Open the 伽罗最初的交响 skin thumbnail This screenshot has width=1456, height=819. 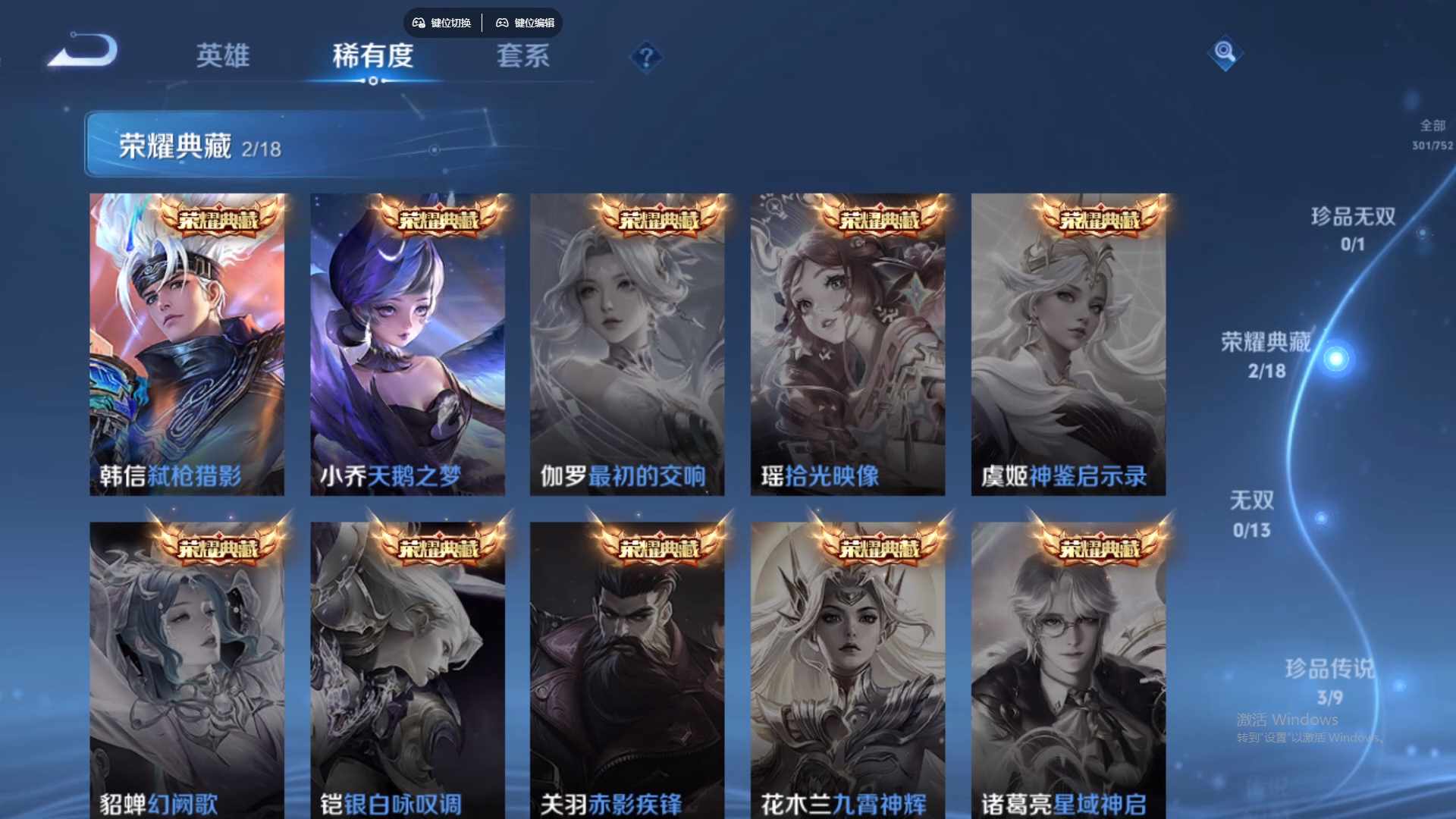pyautogui.click(x=627, y=344)
